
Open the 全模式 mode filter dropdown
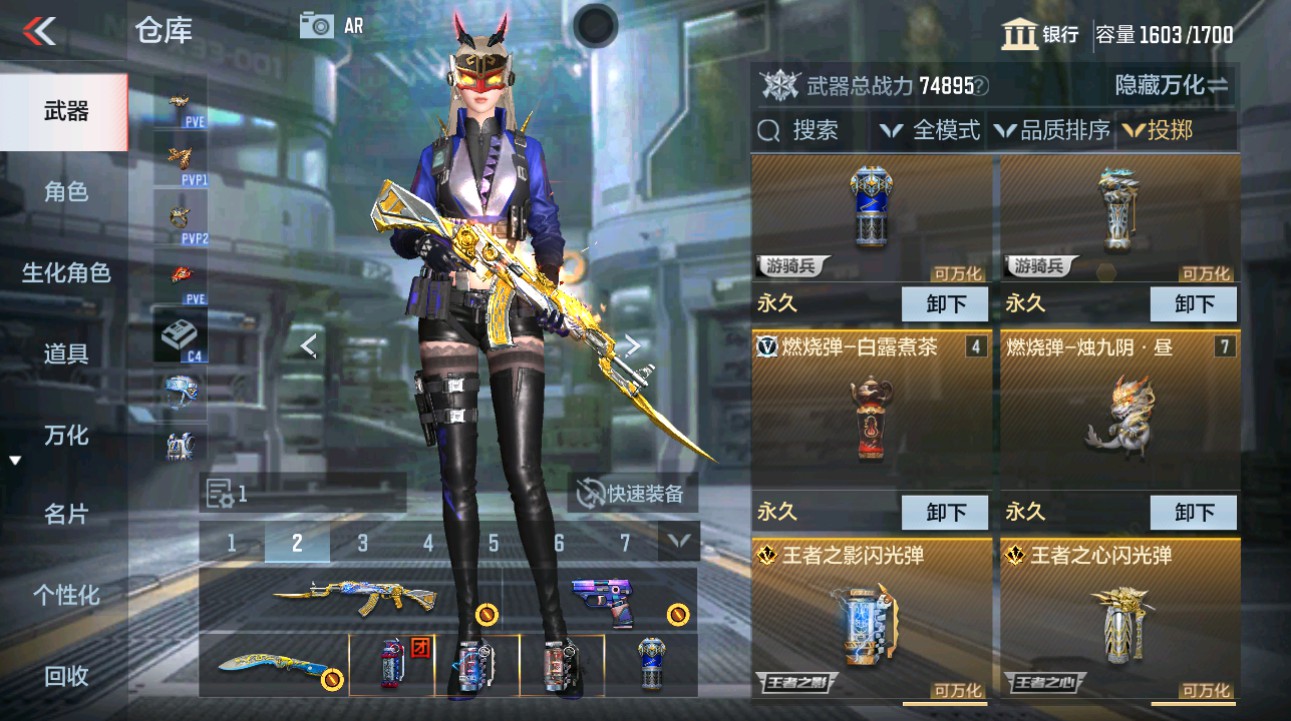[x=934, y=129]
